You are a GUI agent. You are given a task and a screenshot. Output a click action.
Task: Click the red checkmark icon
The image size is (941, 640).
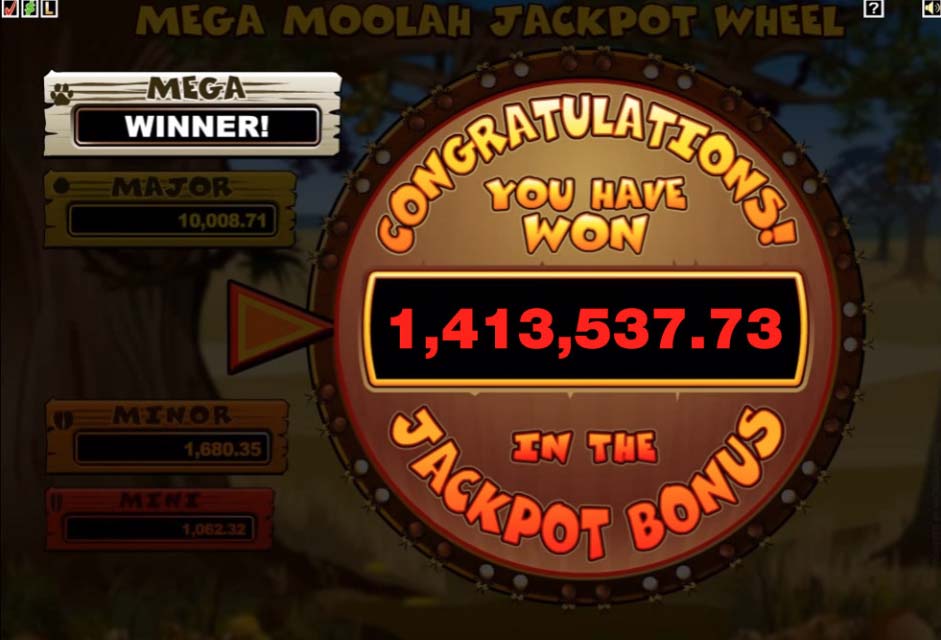[9, 9]
